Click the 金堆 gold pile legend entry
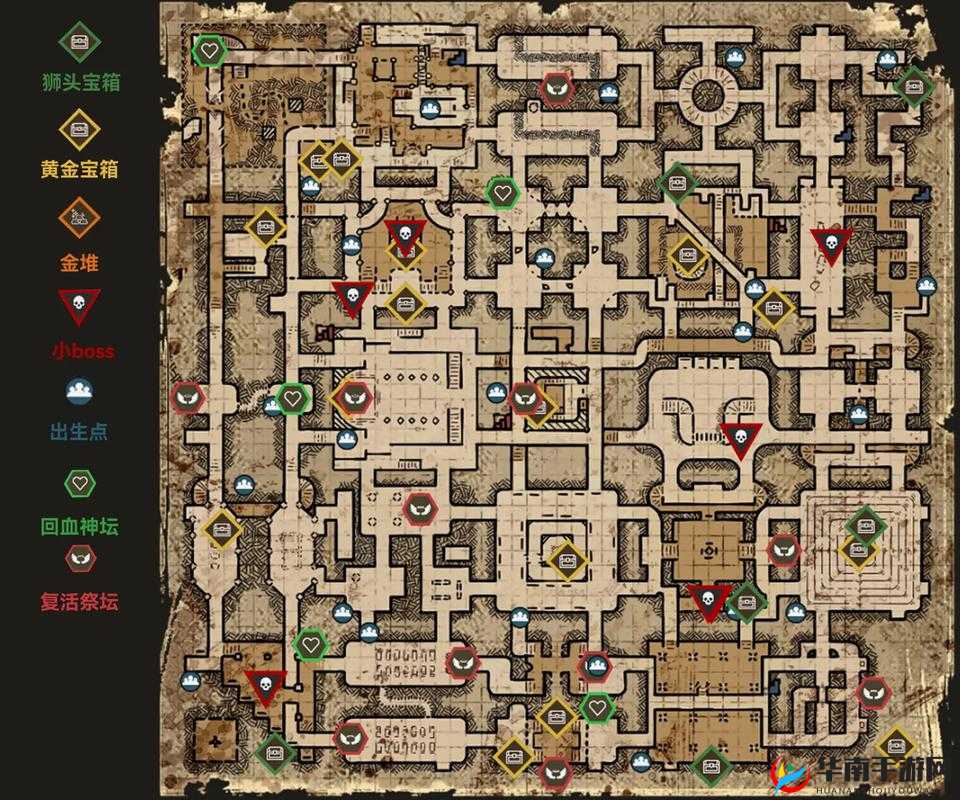Image resolution: width=960 pixels, height=800 pixels. point(81,215)
